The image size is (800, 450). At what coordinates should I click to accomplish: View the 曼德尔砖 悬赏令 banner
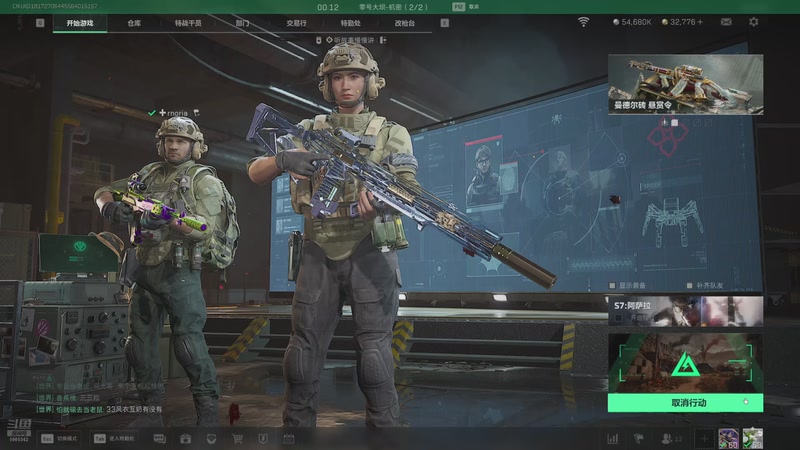click(x=685, y=84)
